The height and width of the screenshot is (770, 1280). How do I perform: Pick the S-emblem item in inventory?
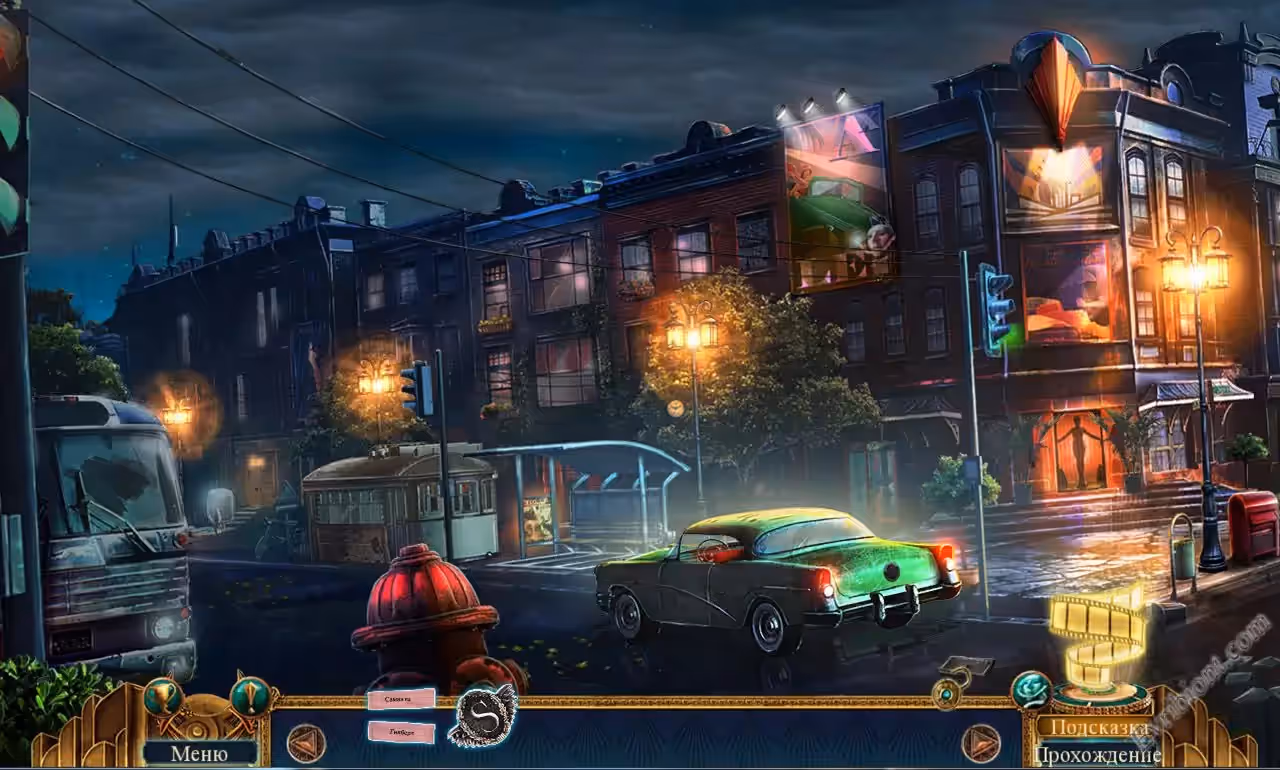481,716
